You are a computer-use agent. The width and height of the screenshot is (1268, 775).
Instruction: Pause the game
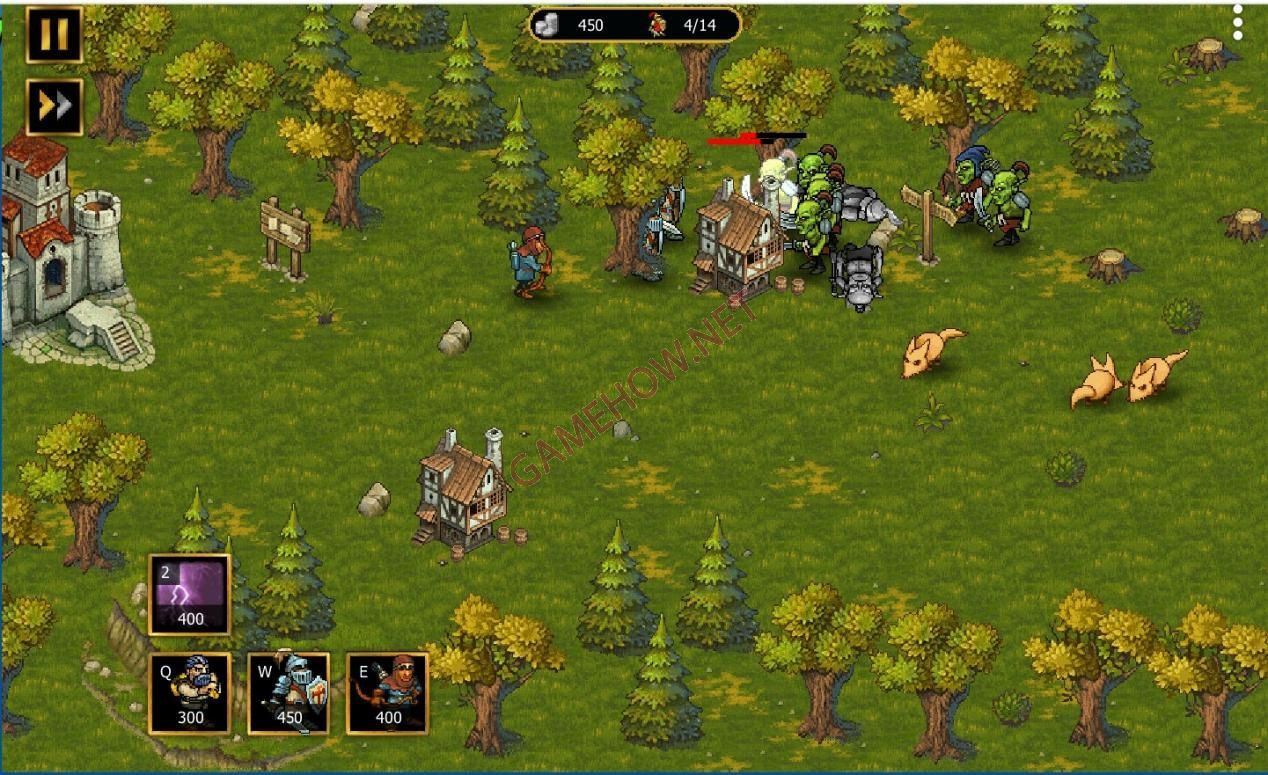point(54,35)
